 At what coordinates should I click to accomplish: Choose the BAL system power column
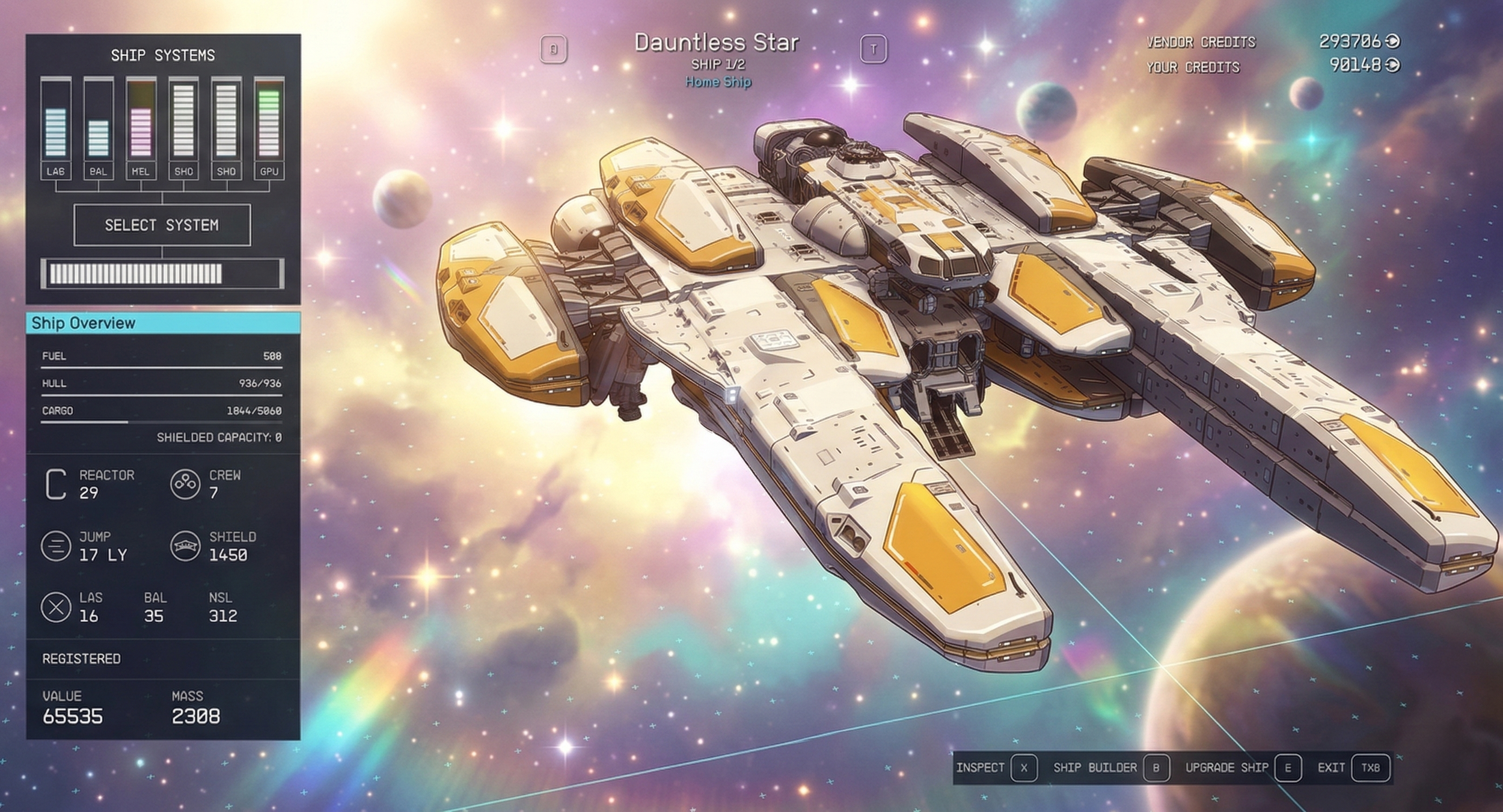point(98,127)
